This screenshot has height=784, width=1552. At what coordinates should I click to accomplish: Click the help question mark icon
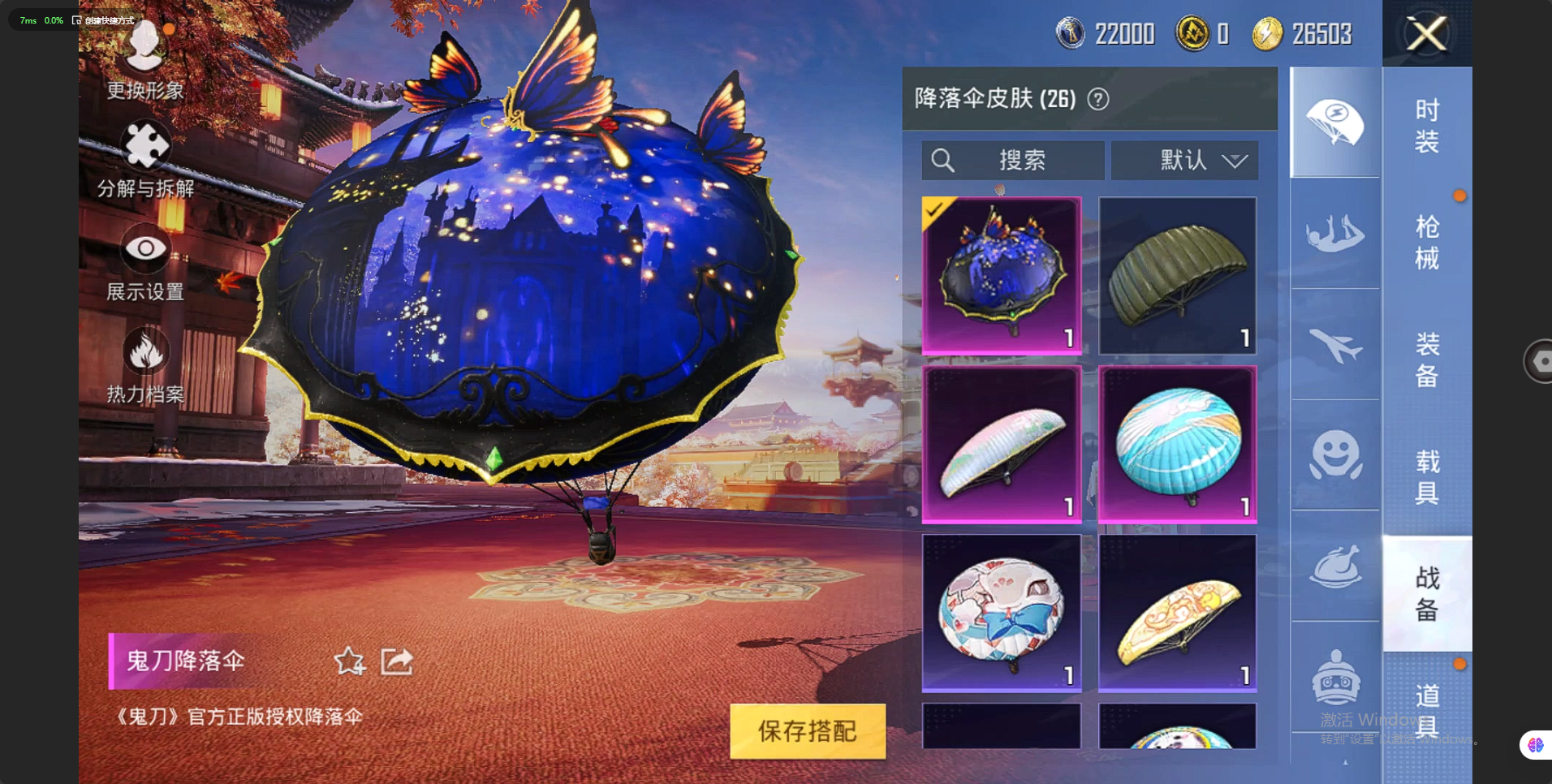point(1098,99)
